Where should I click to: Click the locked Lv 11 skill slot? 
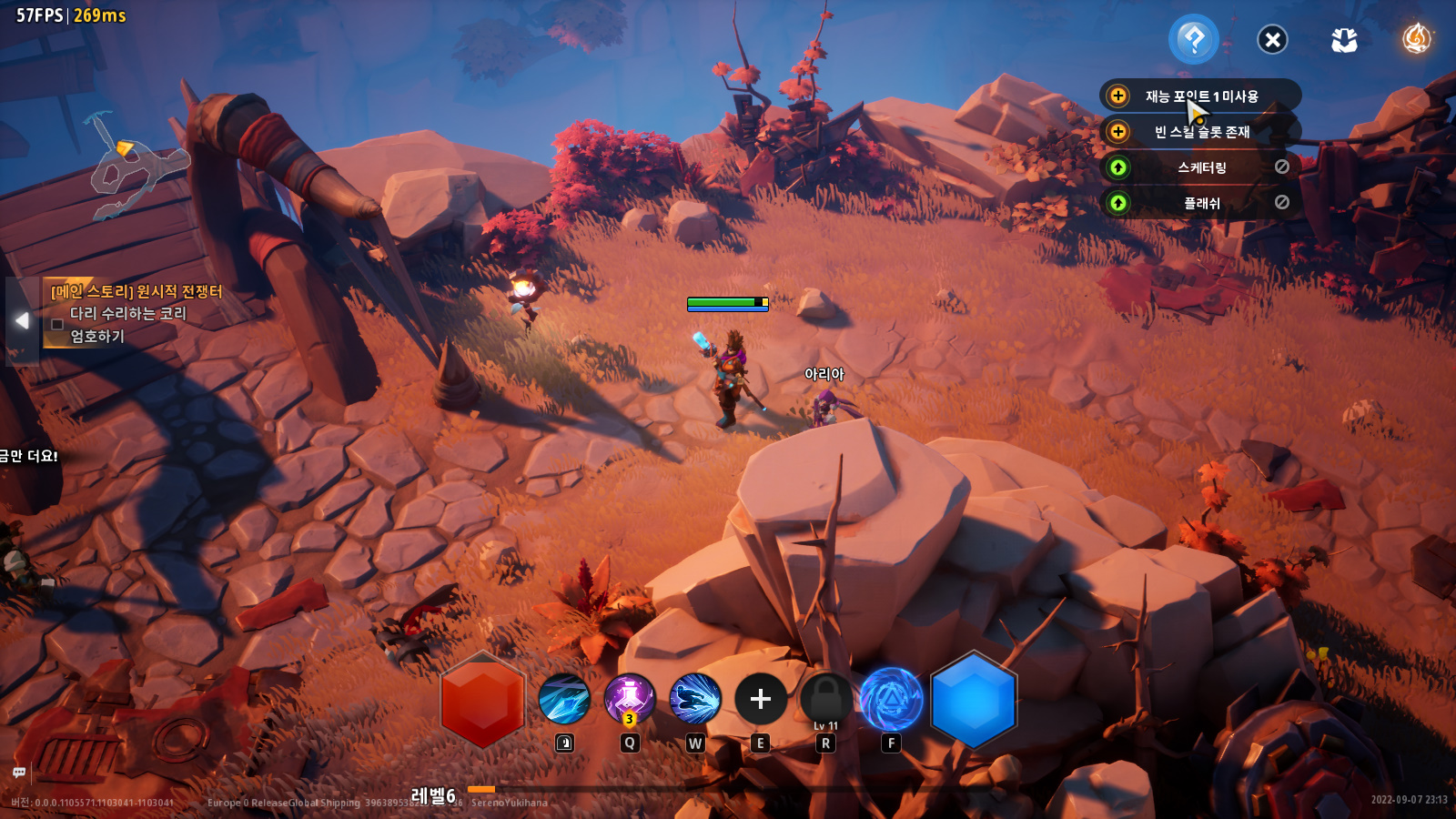click(x=826, y=699)
